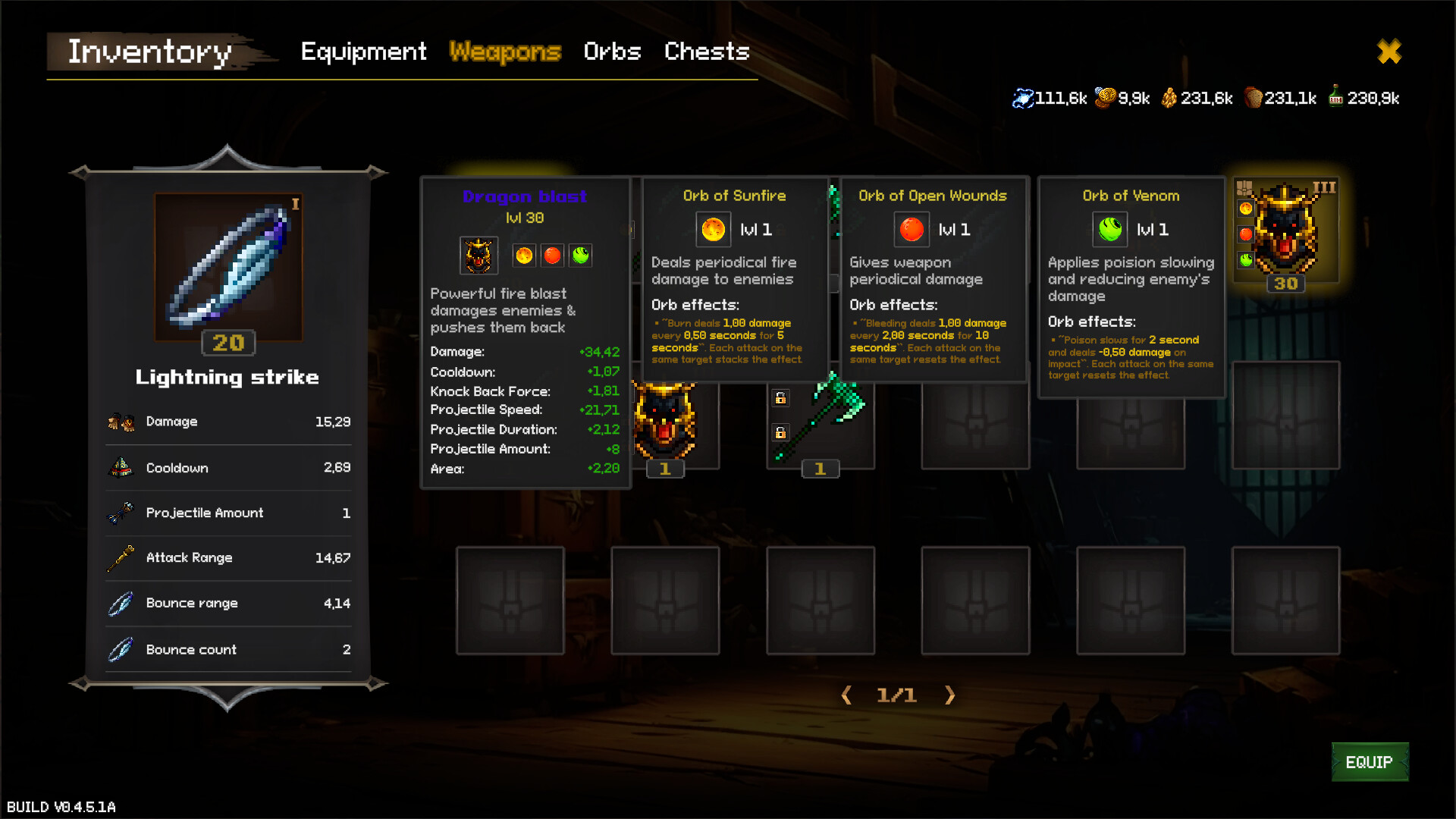
Task: Click the Damage stat lightning icon
Action: 120,422
